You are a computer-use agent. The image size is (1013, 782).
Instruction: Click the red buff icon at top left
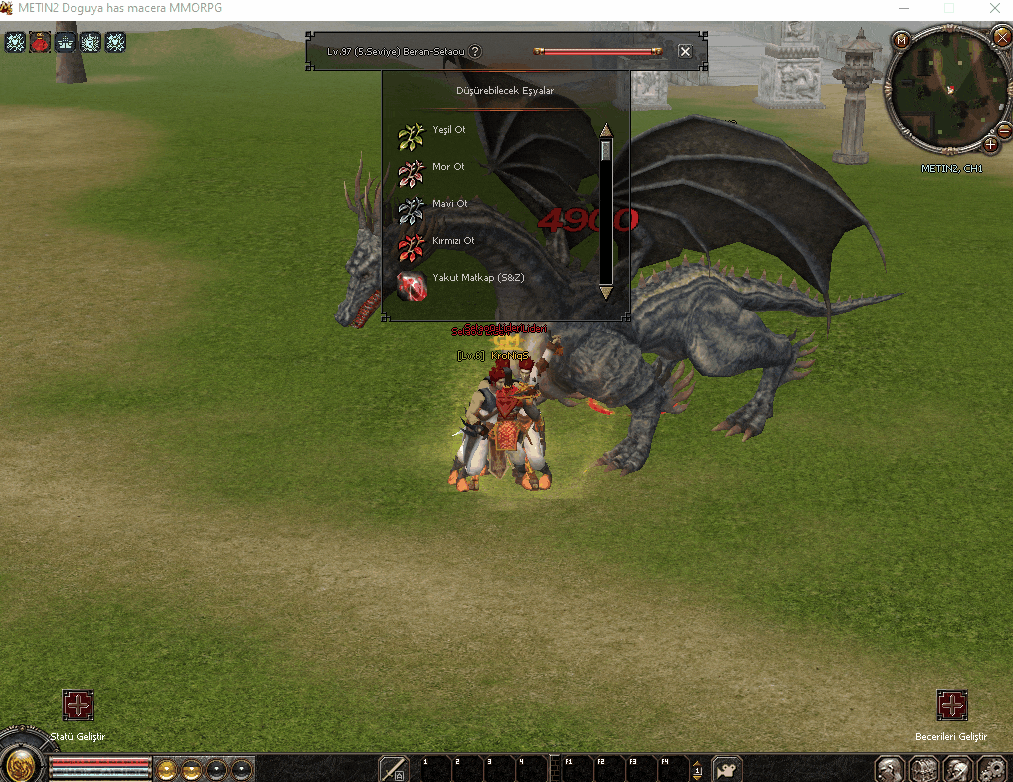[40, 42]
